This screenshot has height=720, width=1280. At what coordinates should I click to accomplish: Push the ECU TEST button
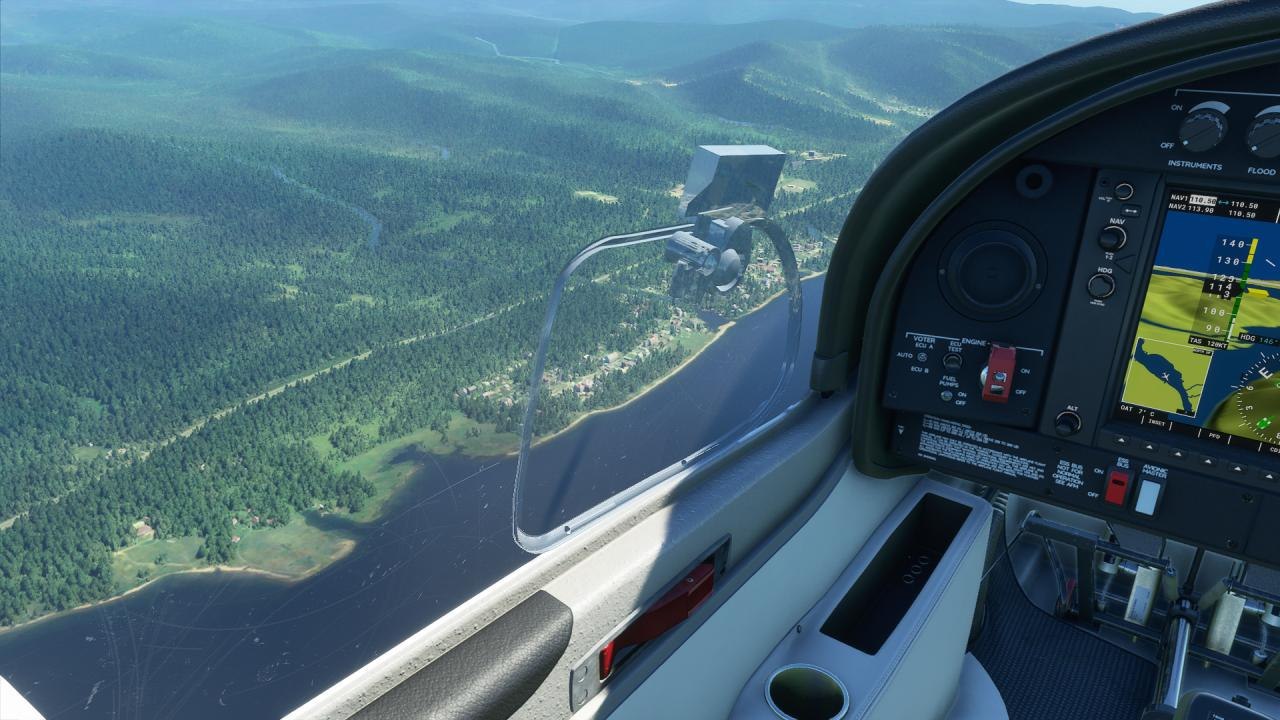[952, 361]
